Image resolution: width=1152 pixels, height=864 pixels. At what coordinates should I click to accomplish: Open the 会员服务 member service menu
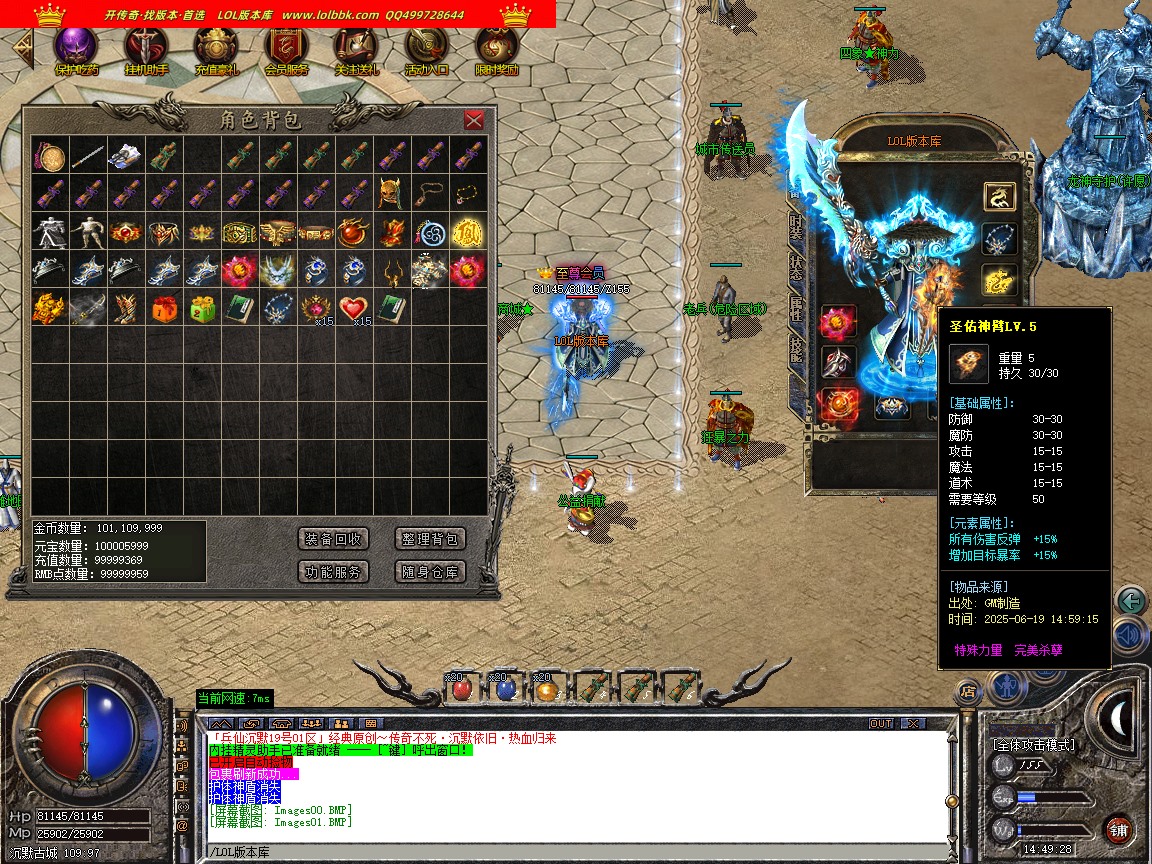click(286, 50)
